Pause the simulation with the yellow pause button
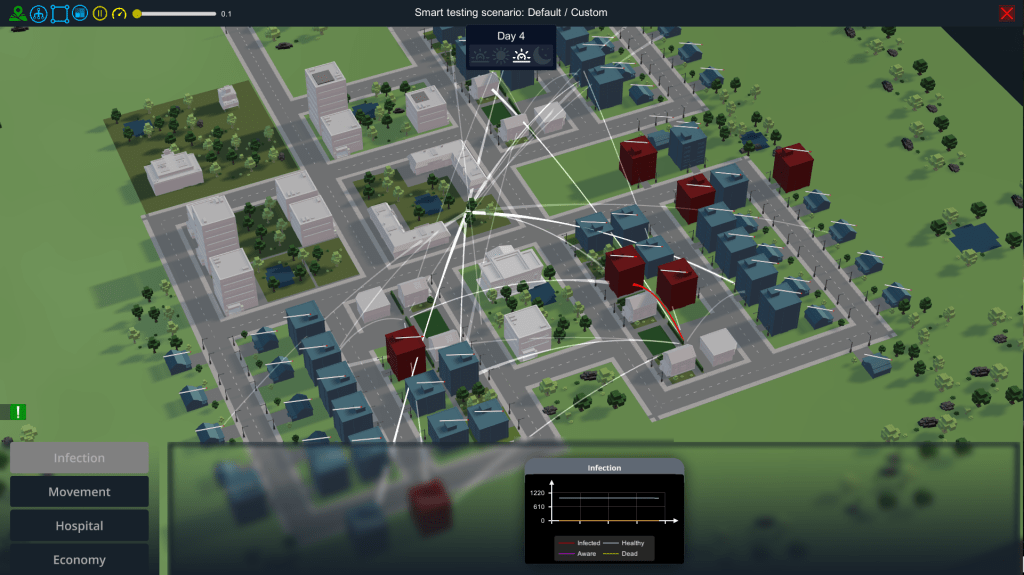 point(100,13)
